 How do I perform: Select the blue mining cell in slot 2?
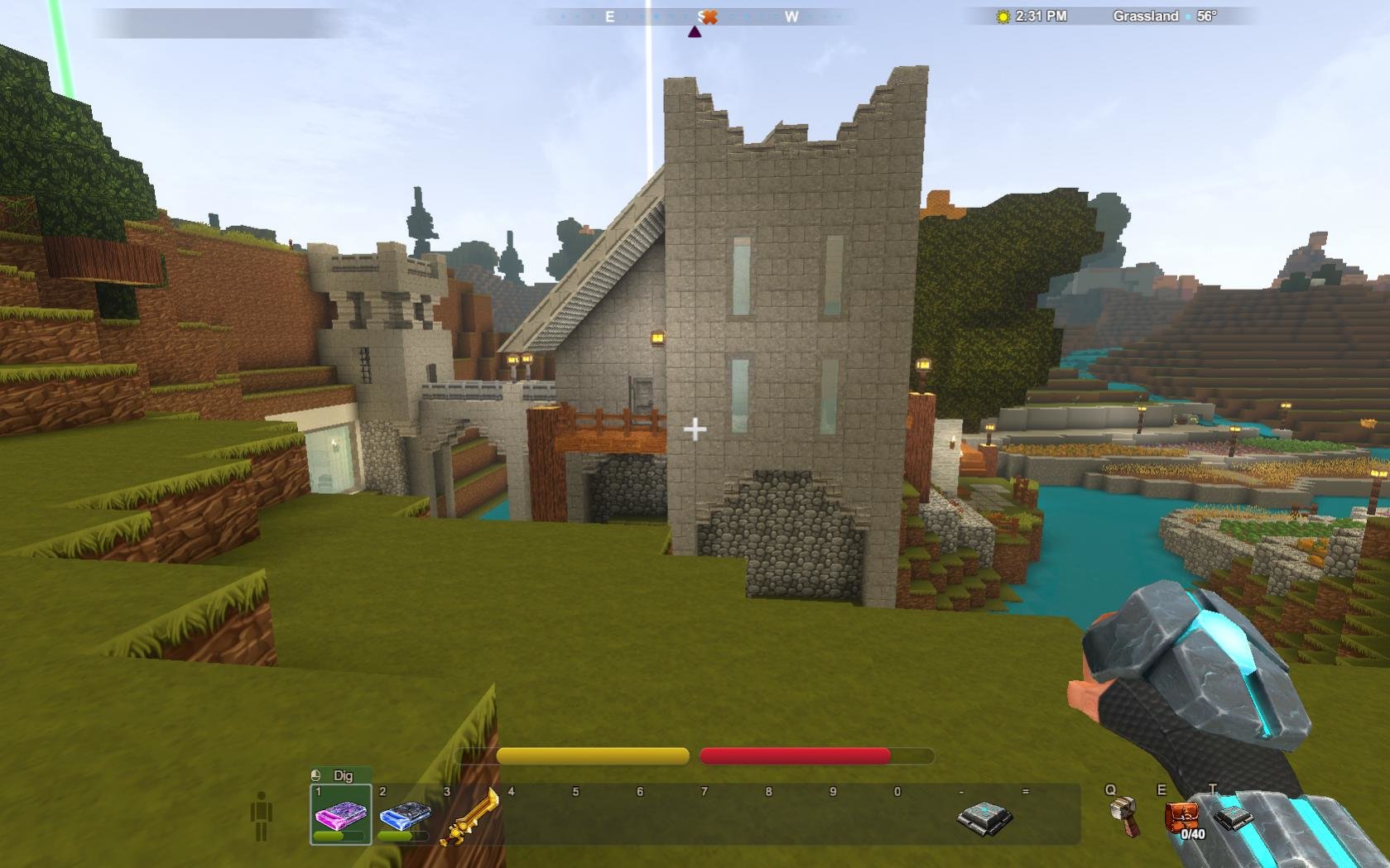pyautogui.click(x=404, y=816)
